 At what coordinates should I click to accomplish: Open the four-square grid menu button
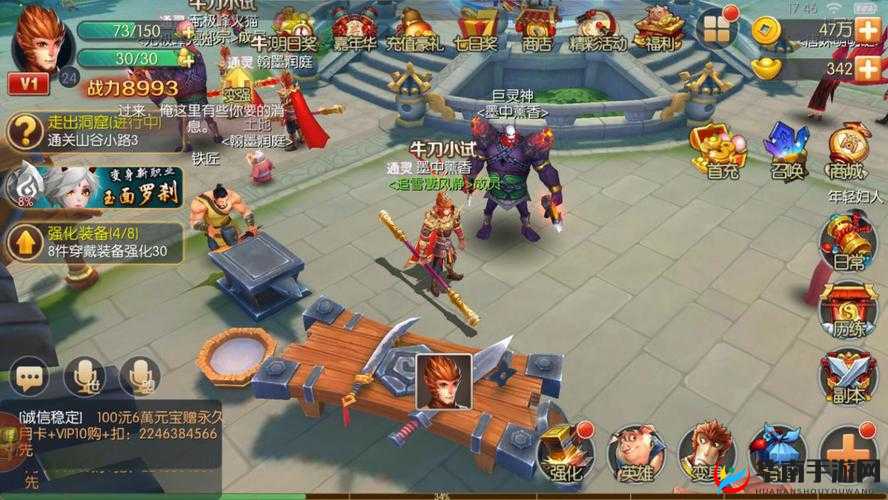click(x=716, y=31)
